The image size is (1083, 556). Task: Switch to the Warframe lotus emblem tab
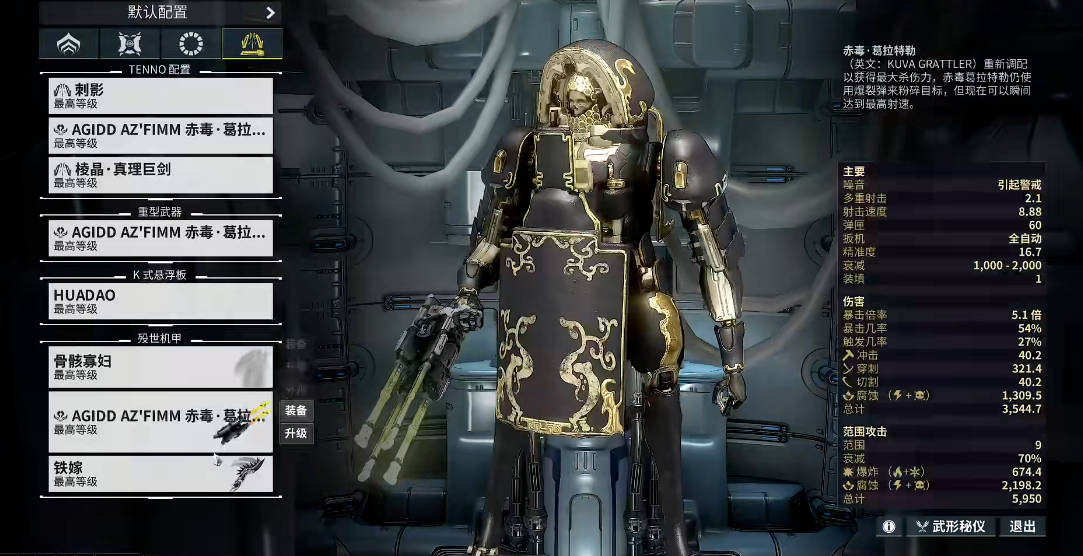(x=69, y=43)
